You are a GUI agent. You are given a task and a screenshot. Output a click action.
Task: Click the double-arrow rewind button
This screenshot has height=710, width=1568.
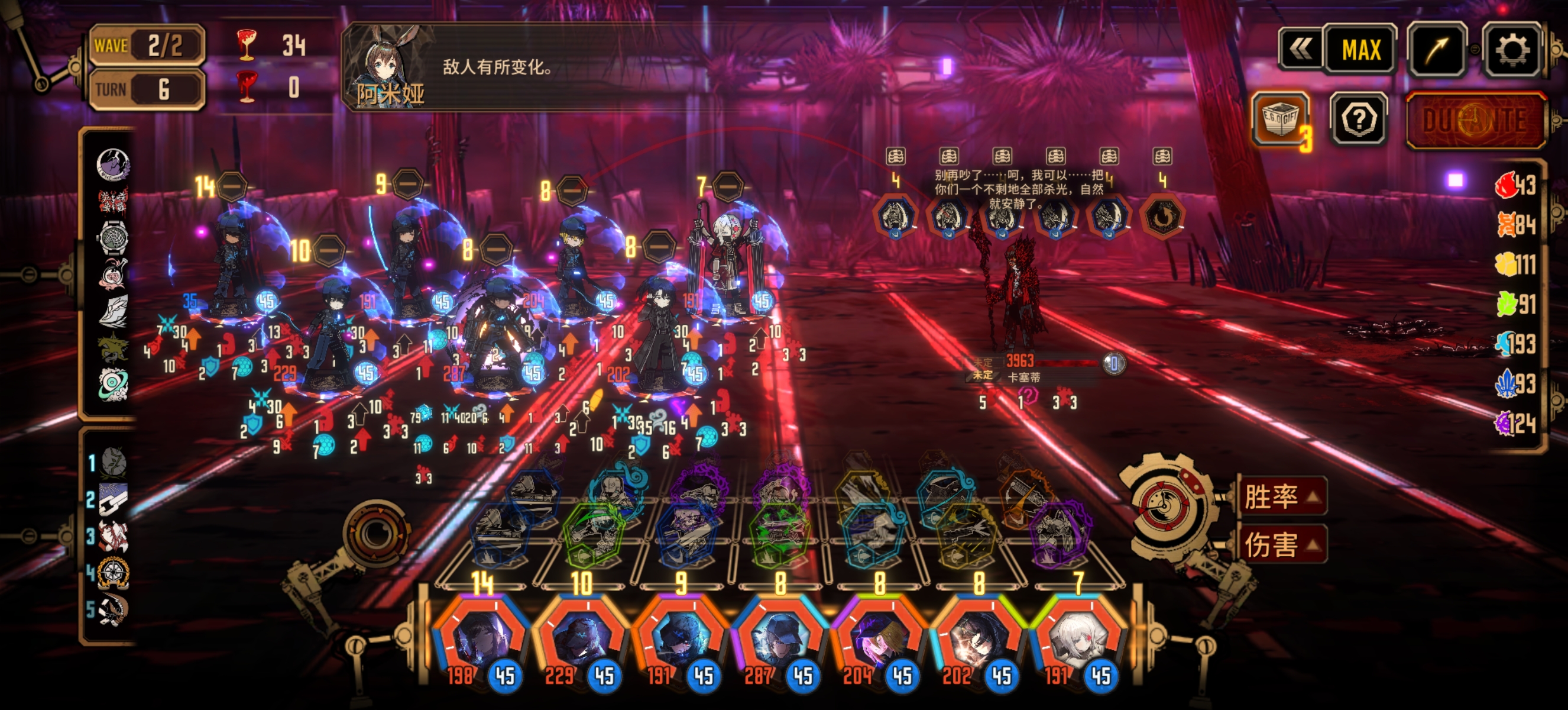point(1300,50)
